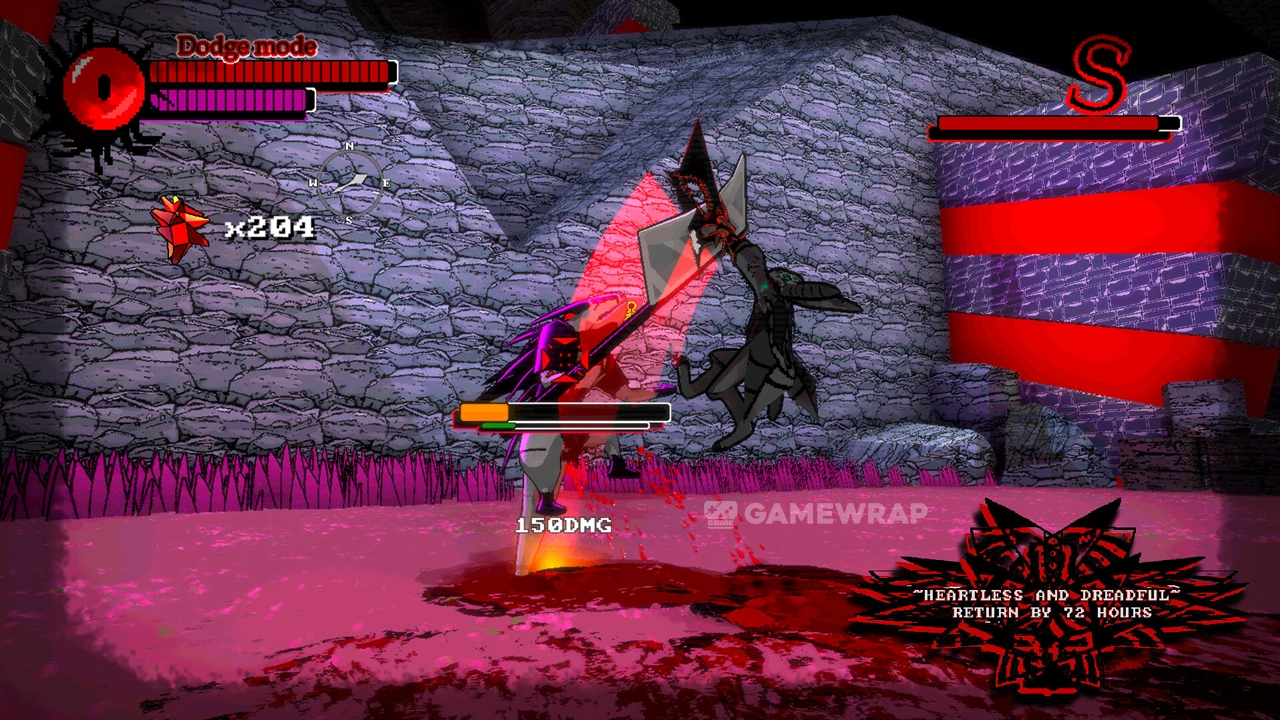This screenshot has height=720, width=1280.
Task: Click the red crystal currency icon
Action: (x=180, y=228)
